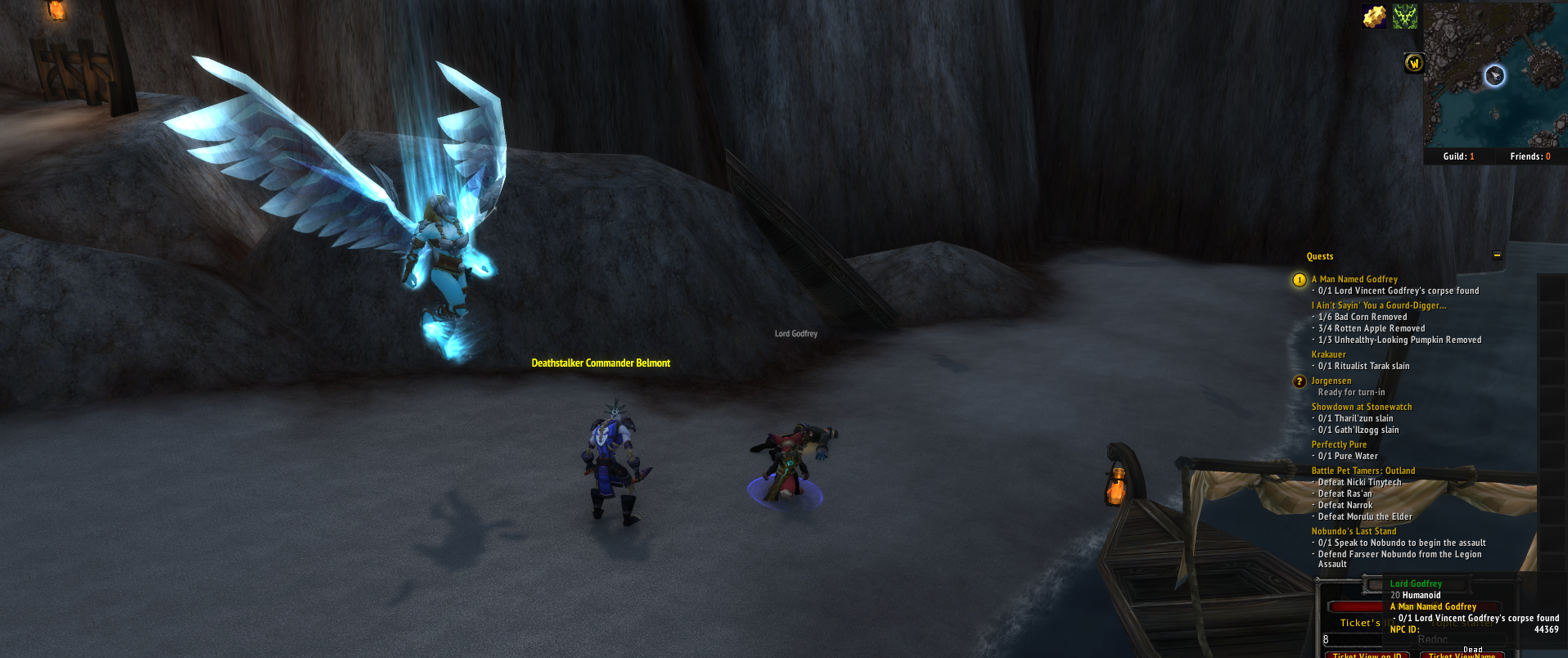Click the golden gear buff icon
This screenshot has height=658, width=1568.
[x=1374, y=16]
